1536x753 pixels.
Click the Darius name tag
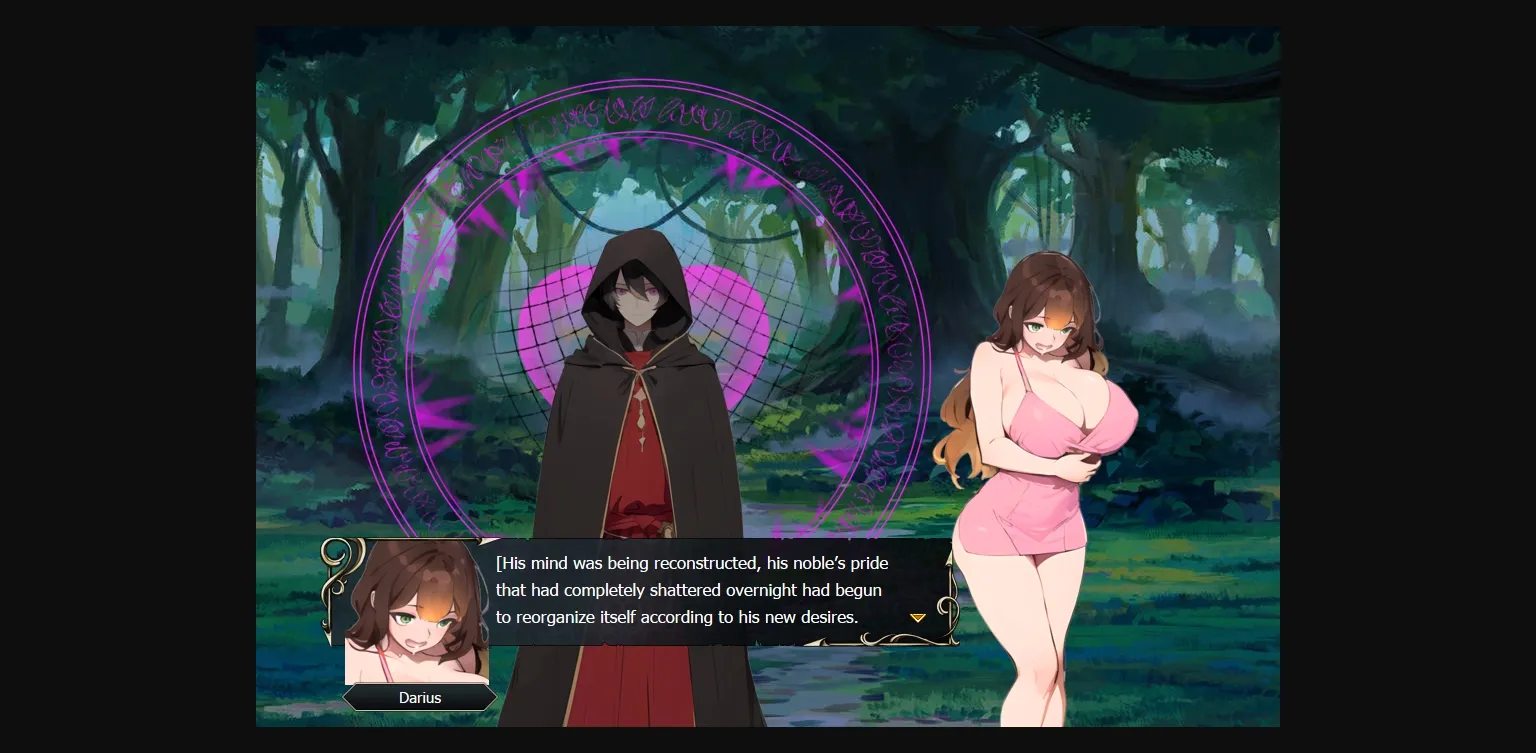pyautogui.click(x=419, y=697)
